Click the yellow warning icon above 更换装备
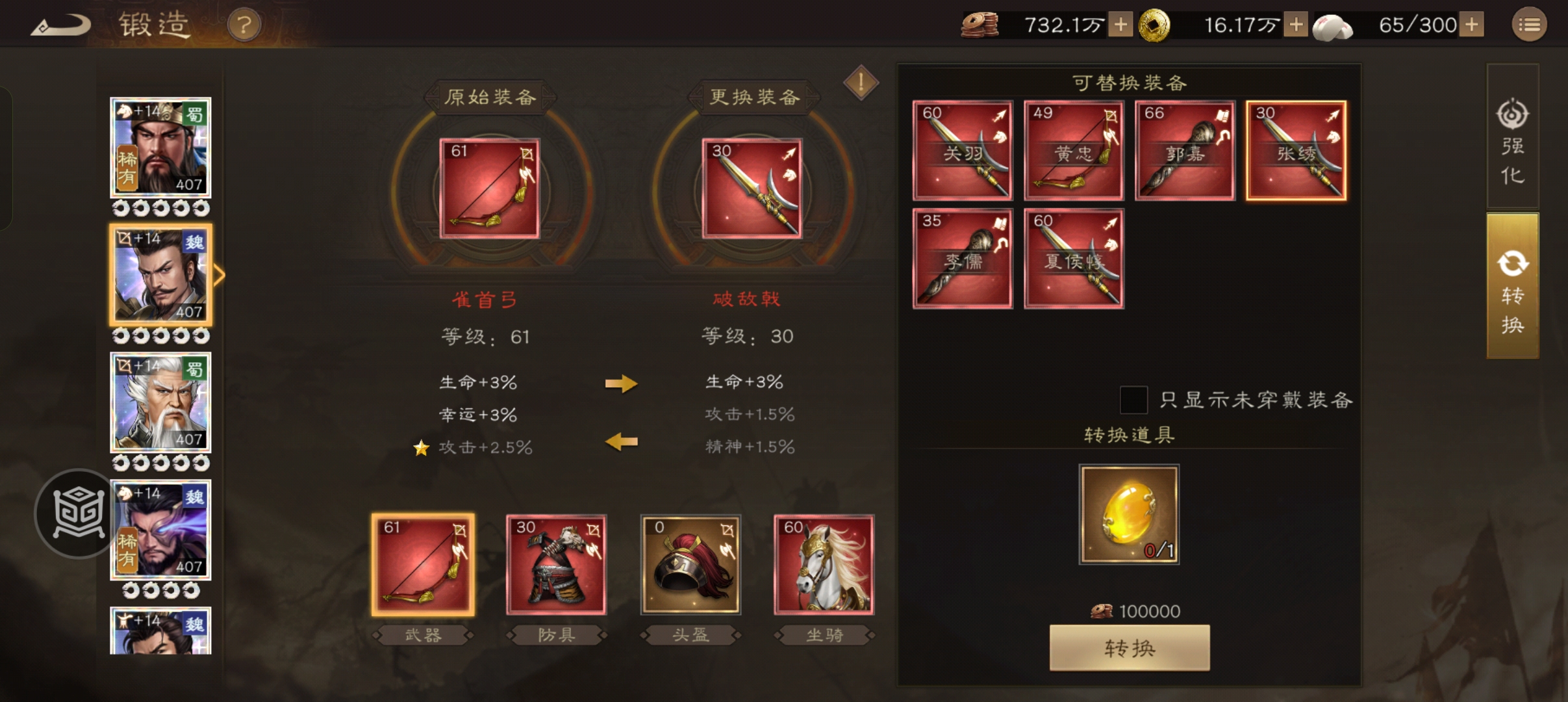 (x=861, y=83)
